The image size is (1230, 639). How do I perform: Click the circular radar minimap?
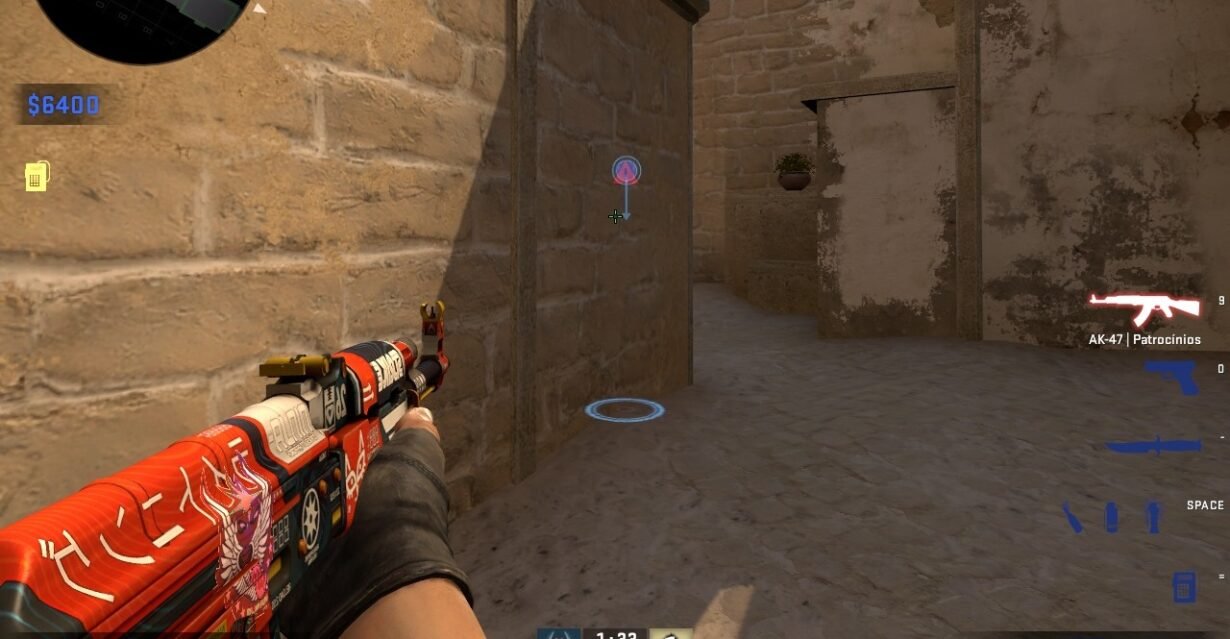pyautogui.click(x=145, y=22)
